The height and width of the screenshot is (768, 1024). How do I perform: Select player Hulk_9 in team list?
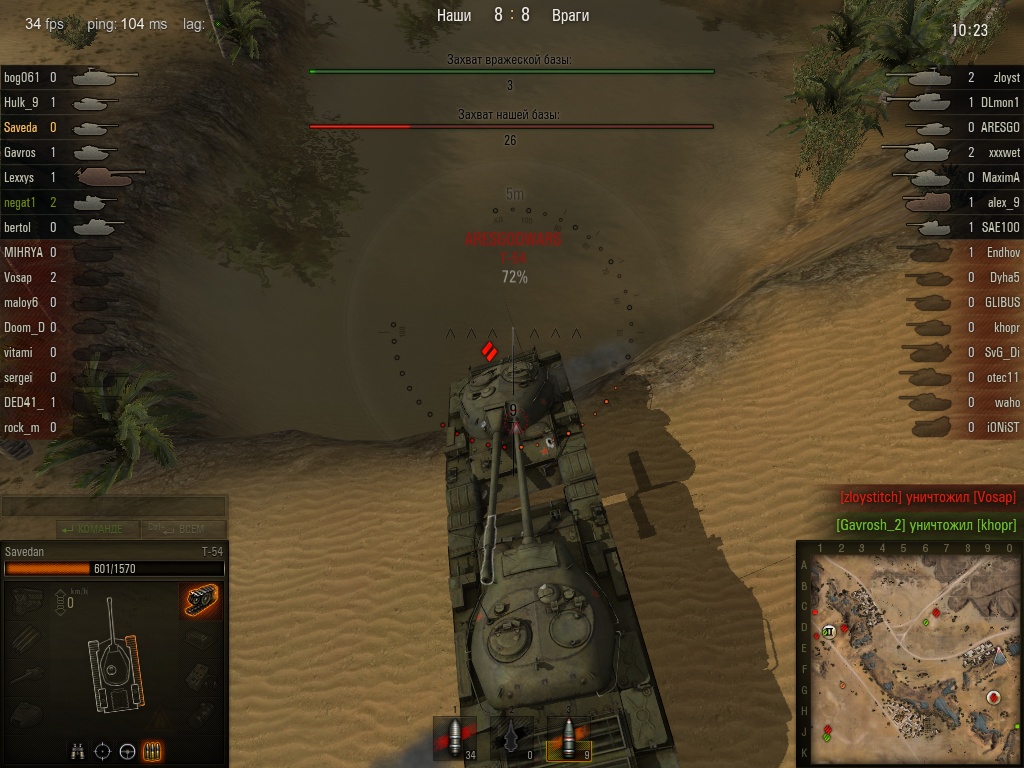[x=21, y=102]
